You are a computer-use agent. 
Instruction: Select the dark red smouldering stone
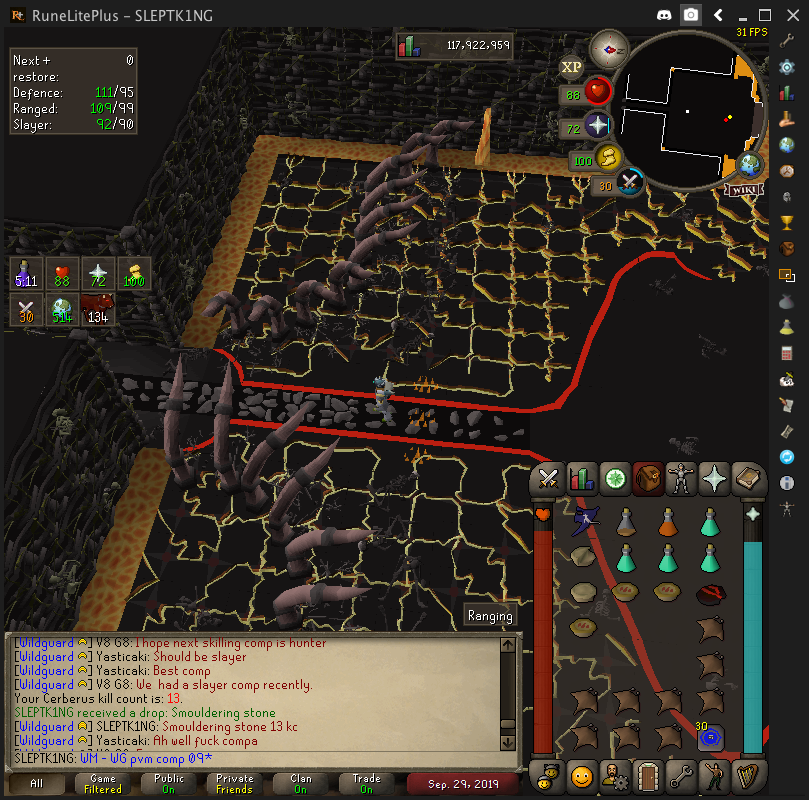(x=711, y=594)
